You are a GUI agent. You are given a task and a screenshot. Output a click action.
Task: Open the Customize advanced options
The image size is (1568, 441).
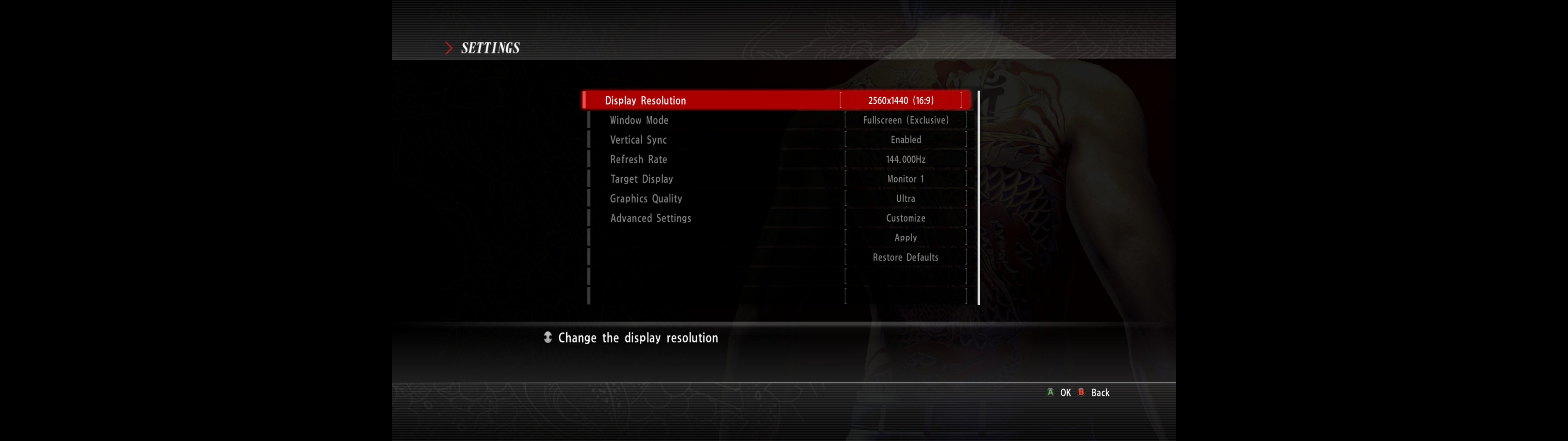coord(905,218)
